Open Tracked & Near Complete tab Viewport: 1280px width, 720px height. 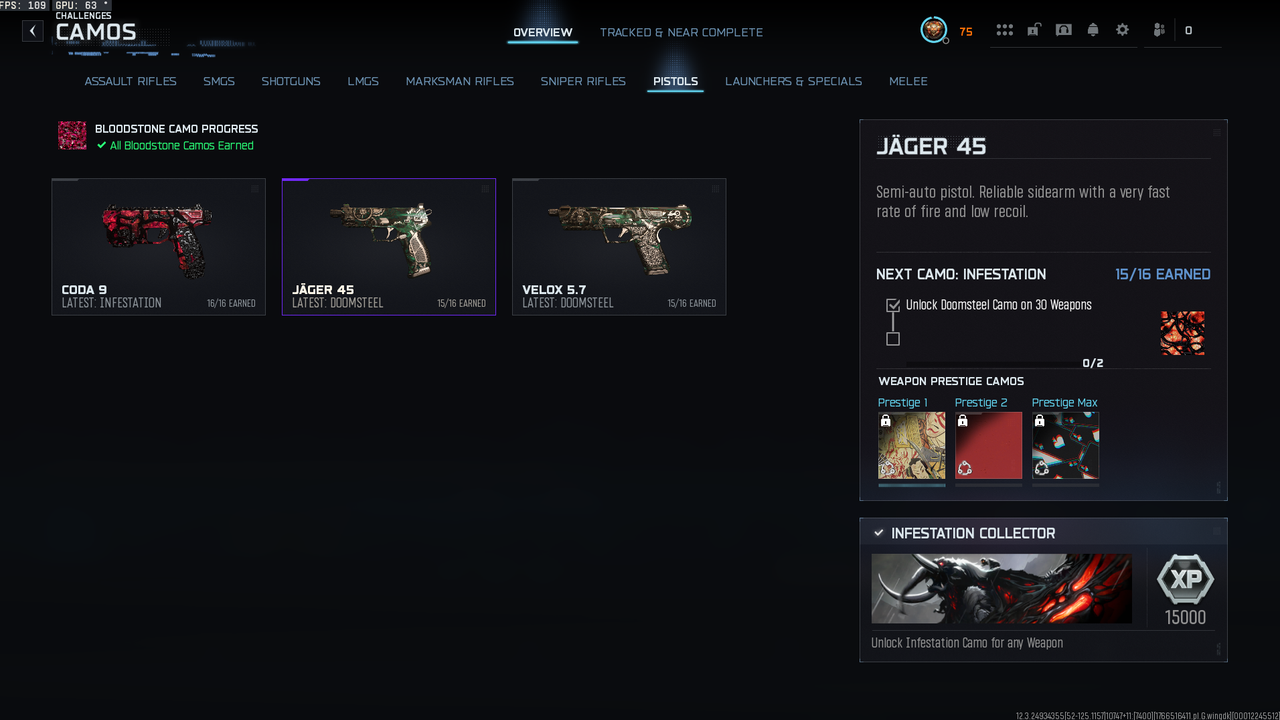[681, 33]
